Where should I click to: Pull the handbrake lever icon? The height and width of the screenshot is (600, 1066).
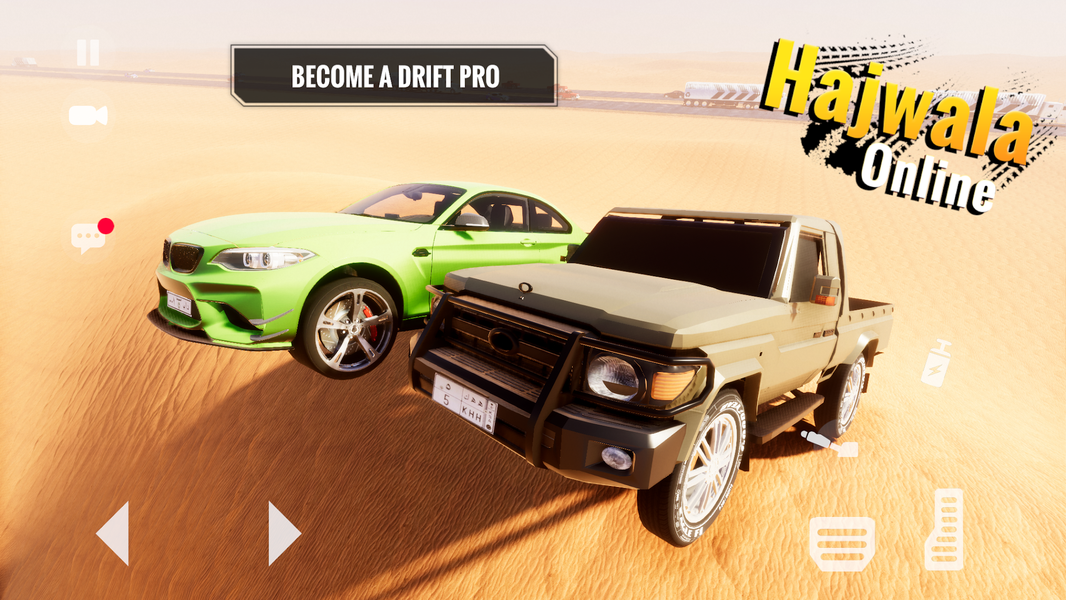click(x=829, y=443)
